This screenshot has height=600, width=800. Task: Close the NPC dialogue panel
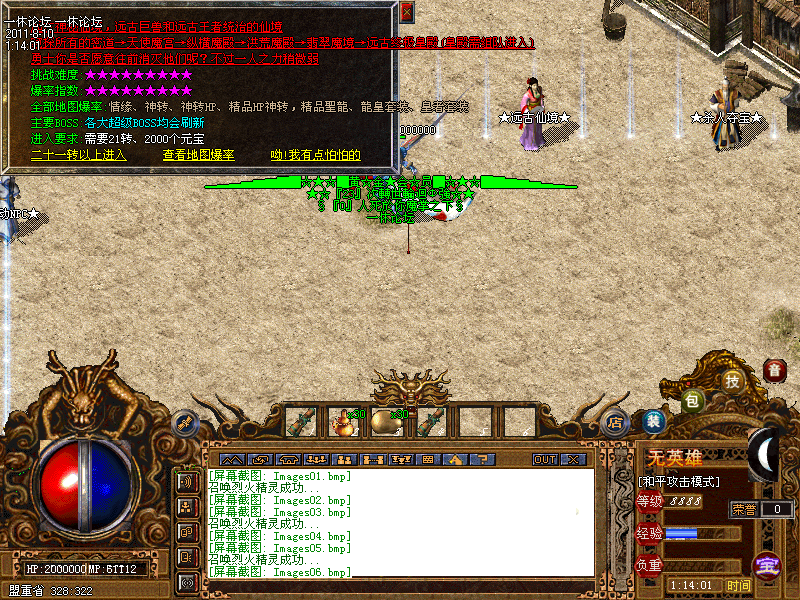406,11
